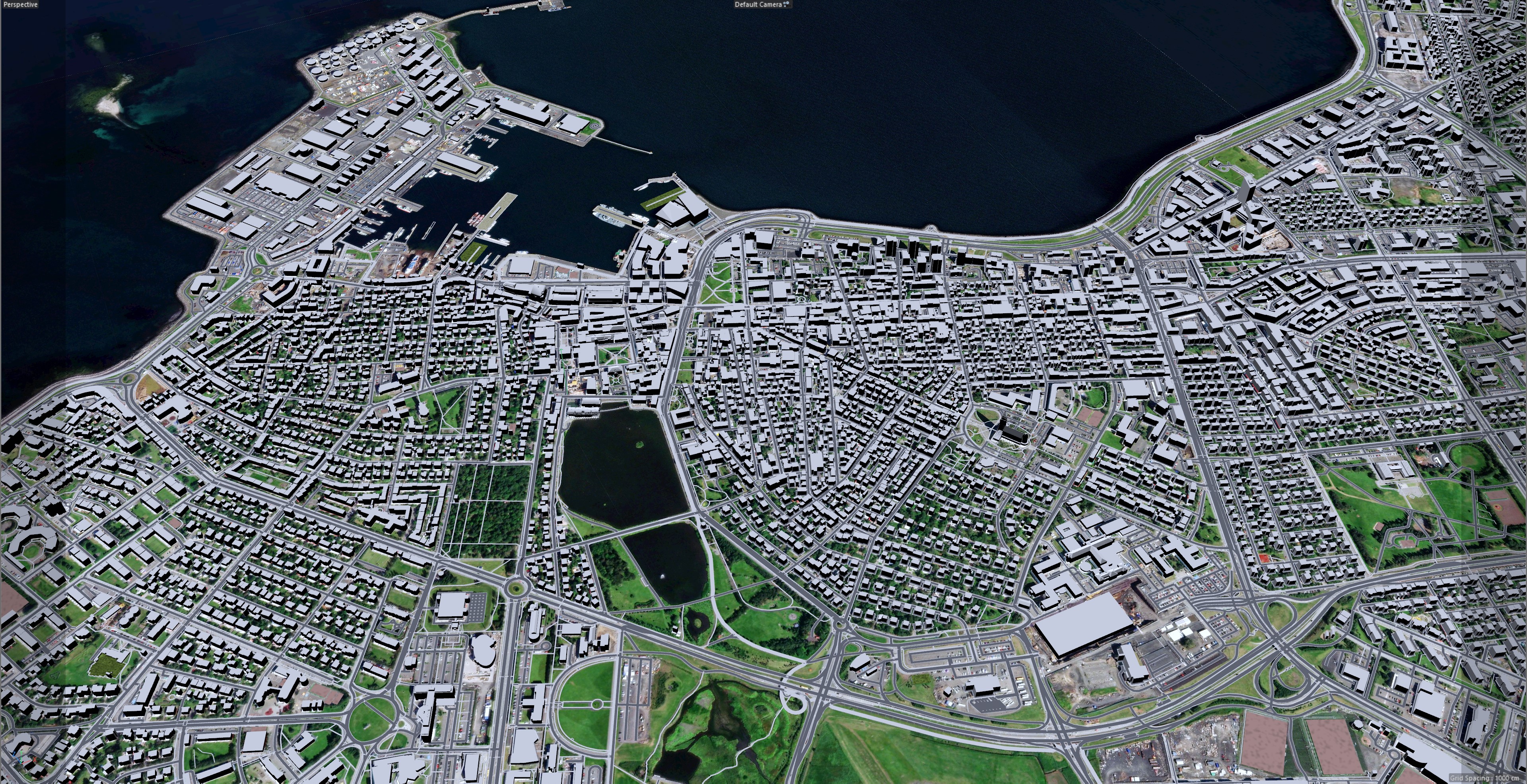Click the Default Camera label
This screenshot has width=1527, height=784.
pyautogui.click(x=758, y=5)
